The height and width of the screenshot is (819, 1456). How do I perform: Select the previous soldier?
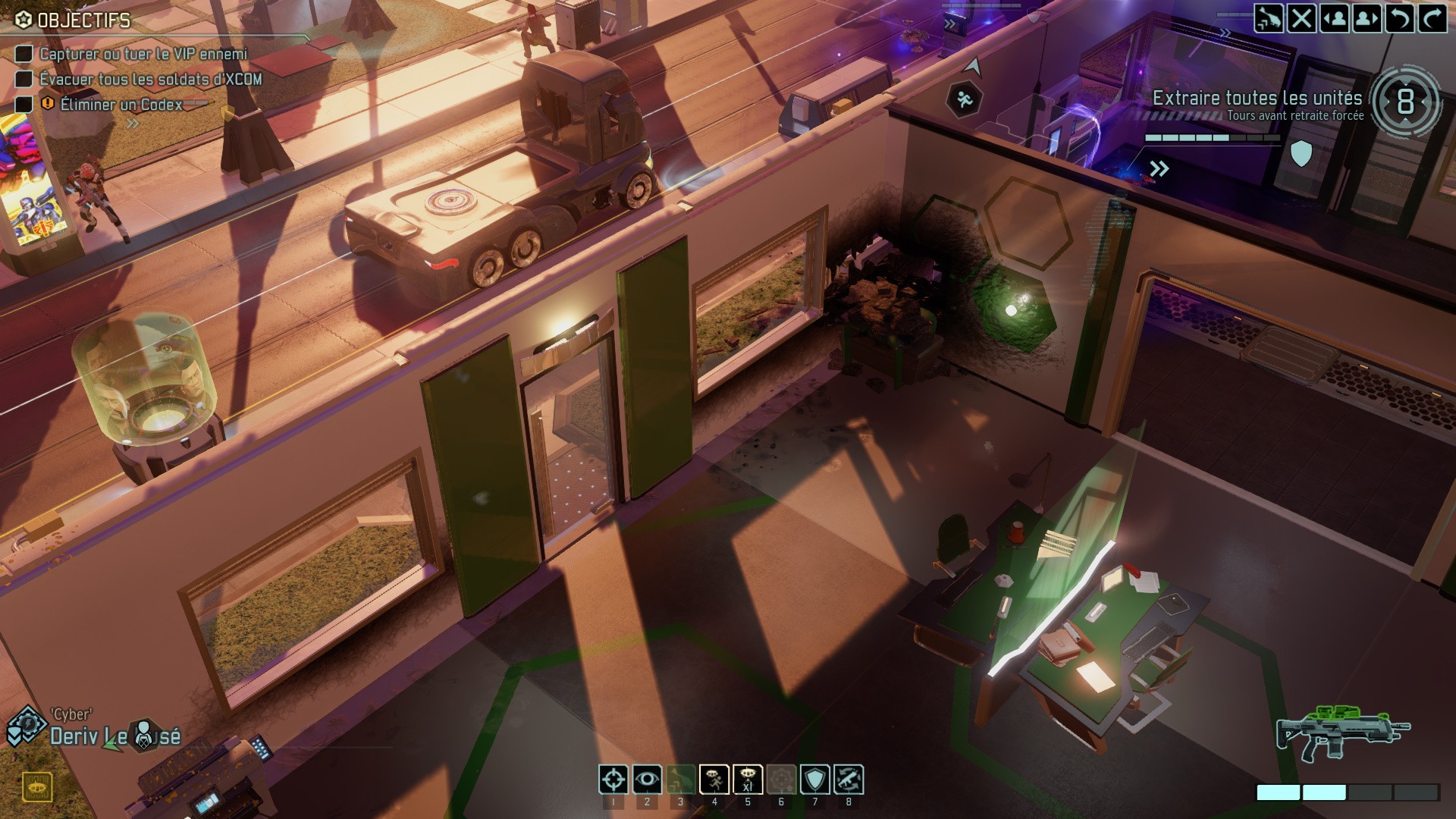tap(1335, 18)
